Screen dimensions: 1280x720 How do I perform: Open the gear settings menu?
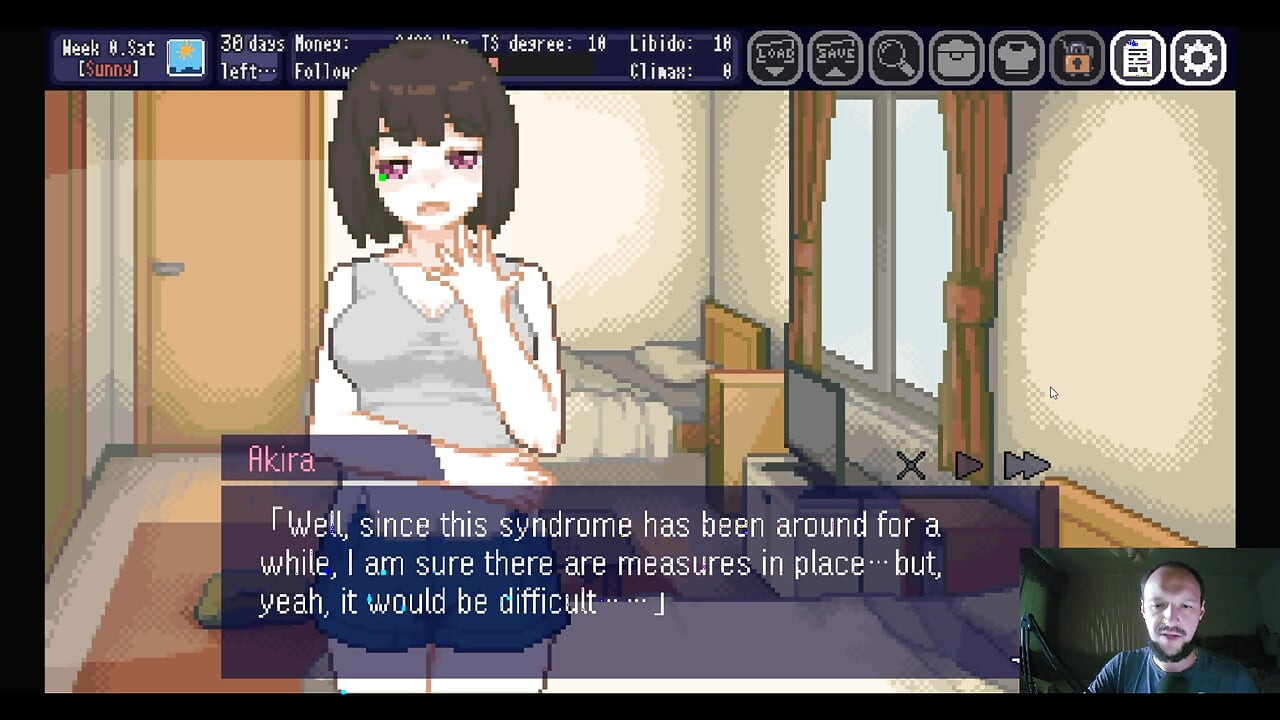coord(1198,58)
